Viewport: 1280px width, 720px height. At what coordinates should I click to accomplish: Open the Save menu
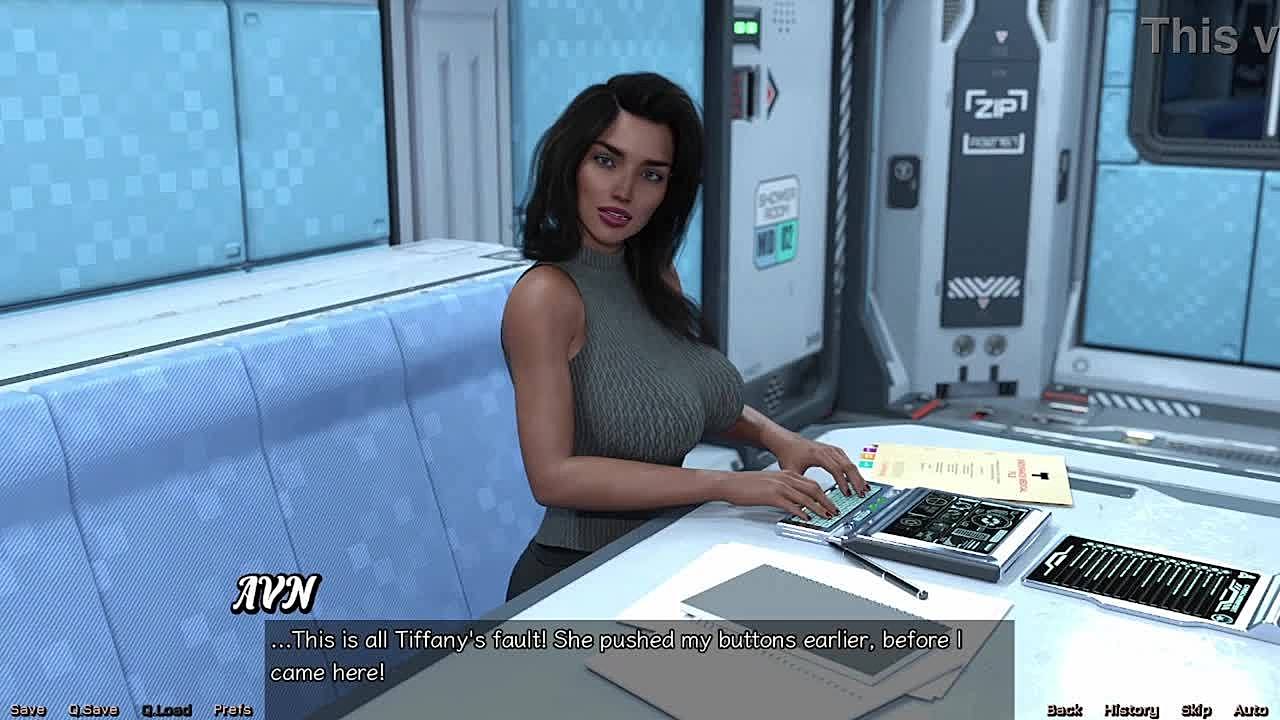28,710
